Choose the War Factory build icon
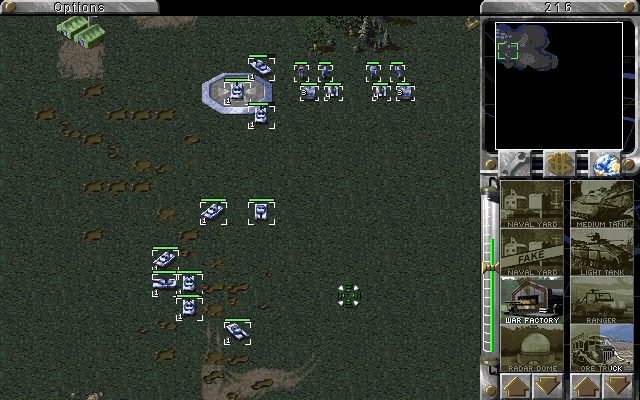The height and width of the screenshot is (400, 640). click(x=532, y=300)
